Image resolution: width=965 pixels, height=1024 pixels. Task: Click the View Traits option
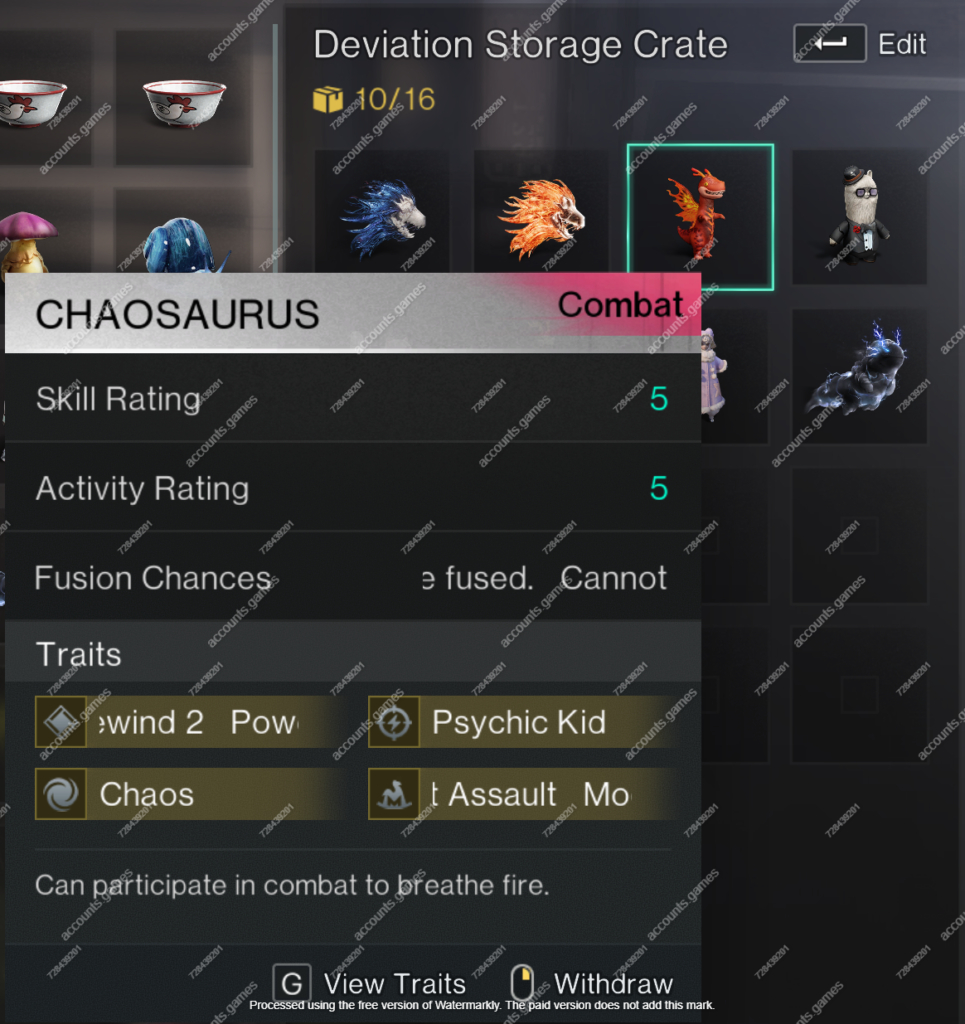(371, 984)
